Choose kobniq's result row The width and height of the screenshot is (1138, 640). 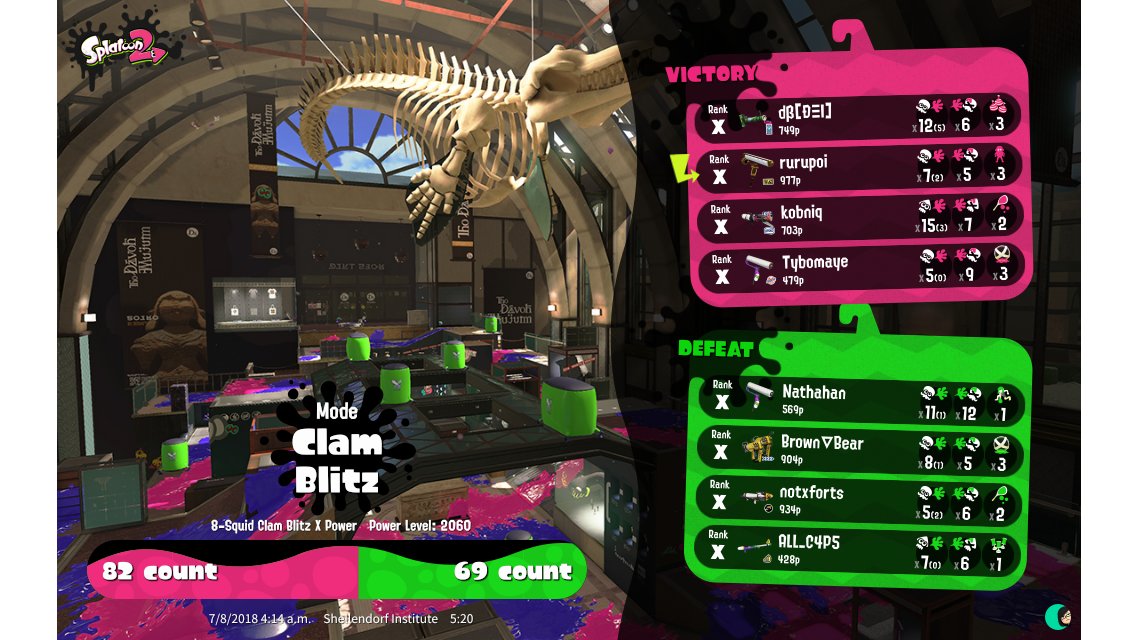[x=862, y=219]
